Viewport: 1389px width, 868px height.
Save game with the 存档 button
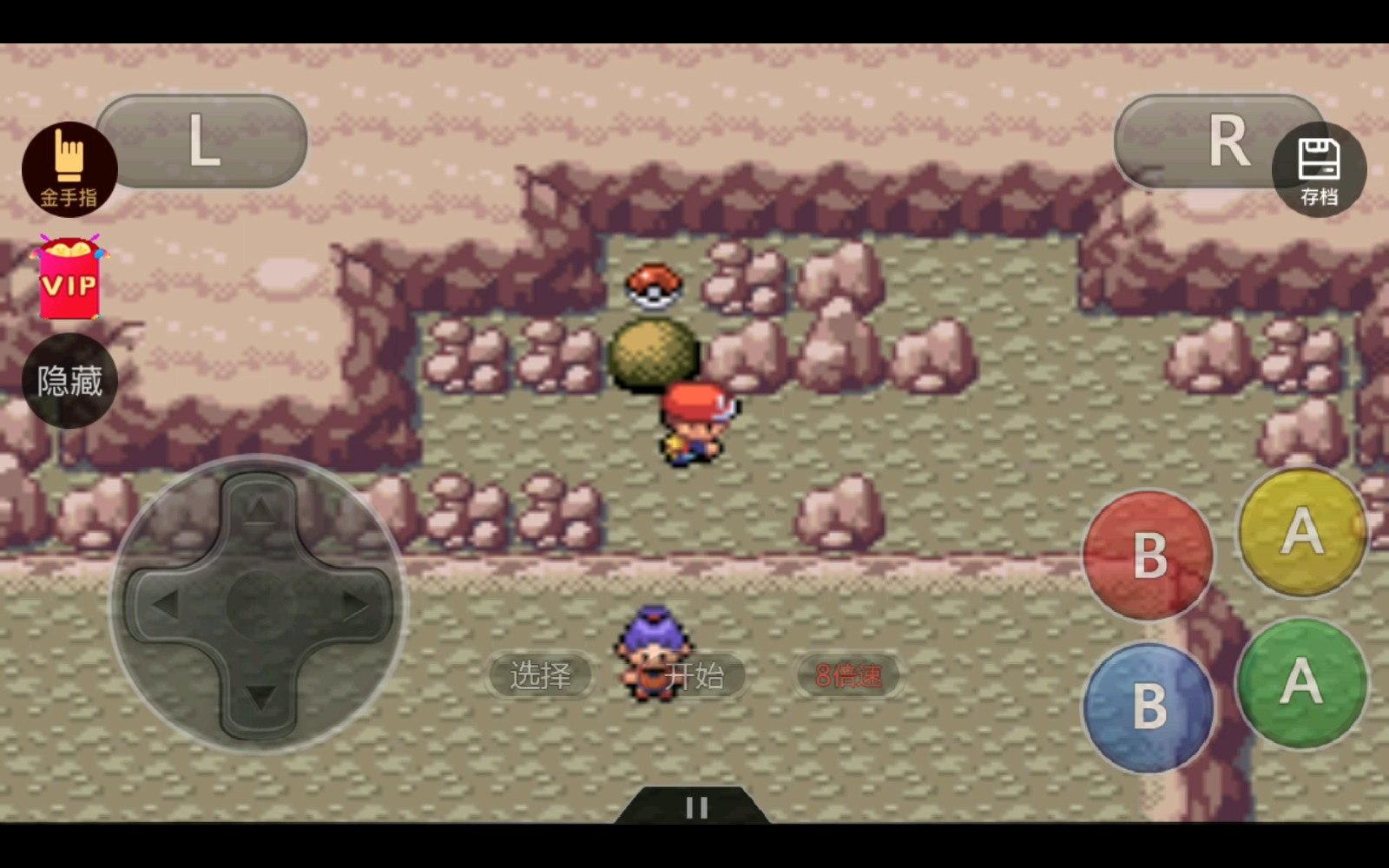coord(1319,169)
